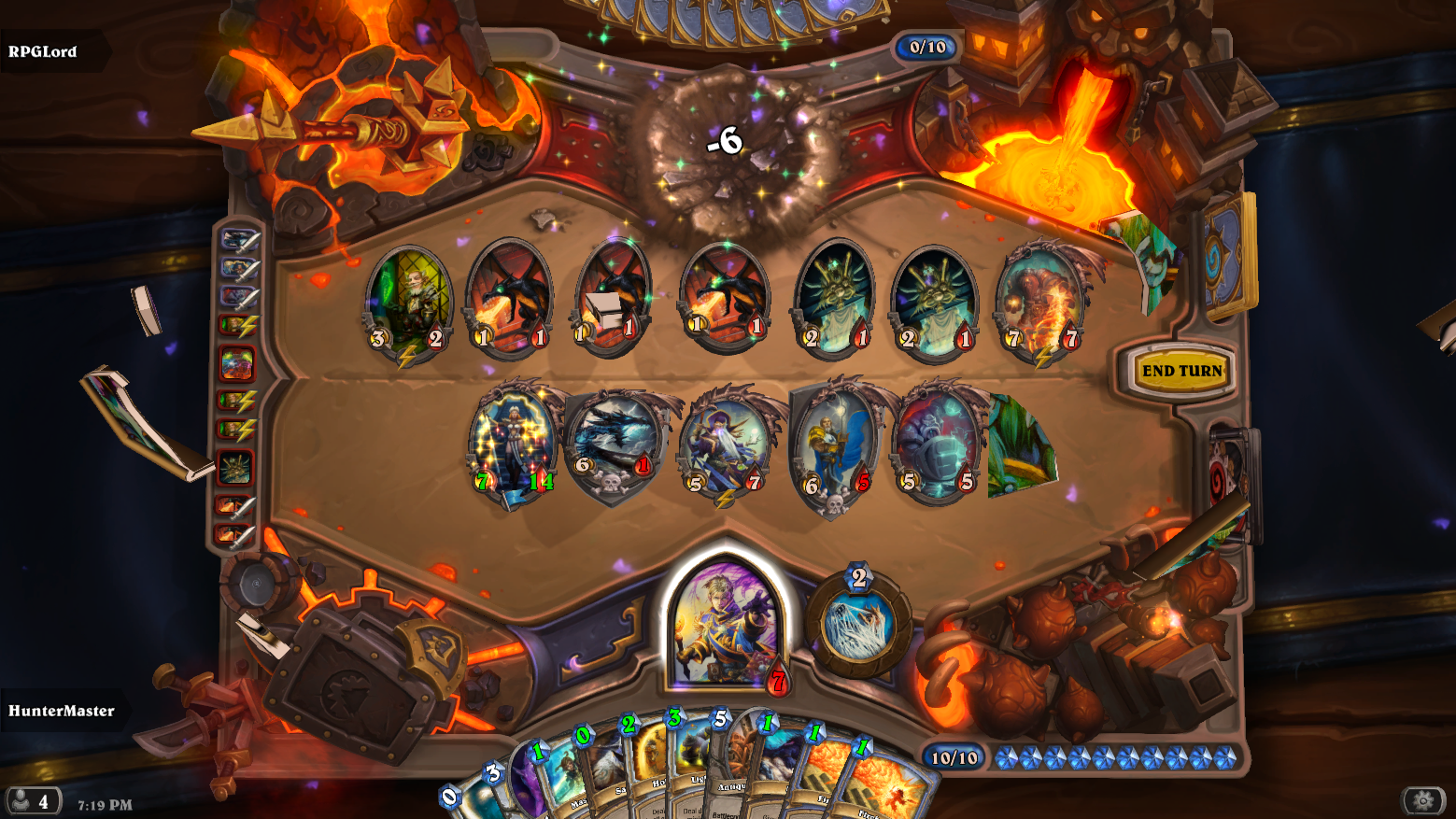The height and width of the screenshot is (819, 1456).
Task: Select opponent's 3/2 green-haired minion
Action: [405, 299]
